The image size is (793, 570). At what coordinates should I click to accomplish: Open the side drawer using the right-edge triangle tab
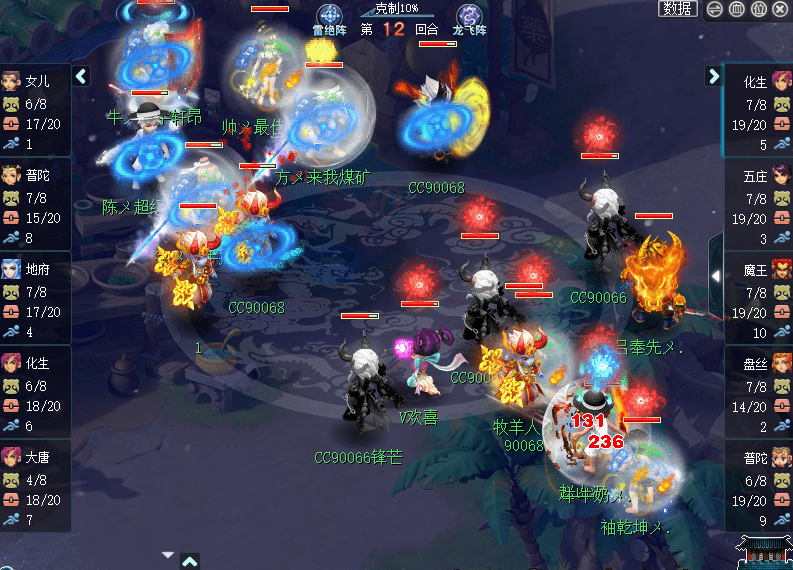point(717,275)
